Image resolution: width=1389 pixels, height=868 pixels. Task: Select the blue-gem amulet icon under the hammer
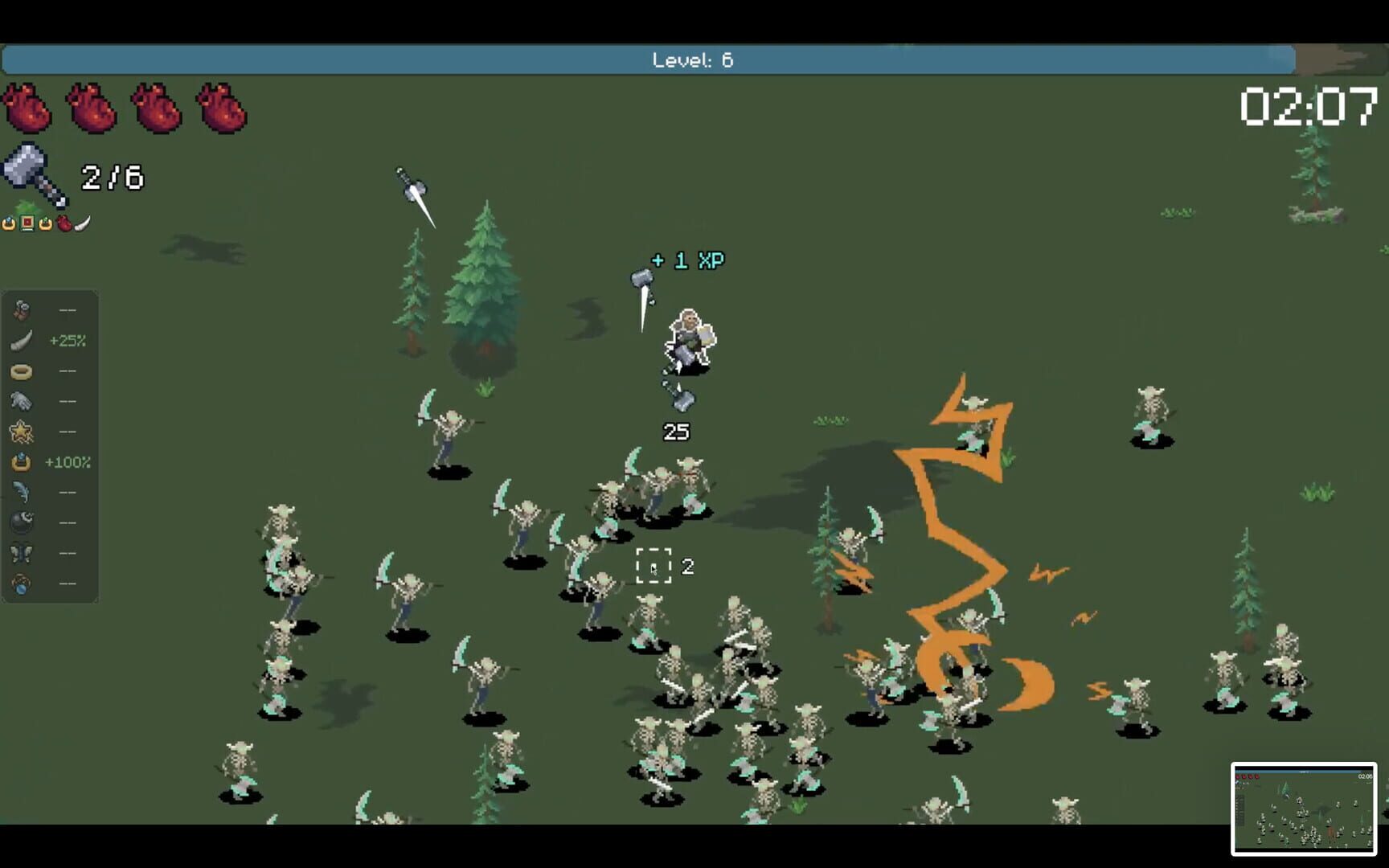tap(10, 223)
